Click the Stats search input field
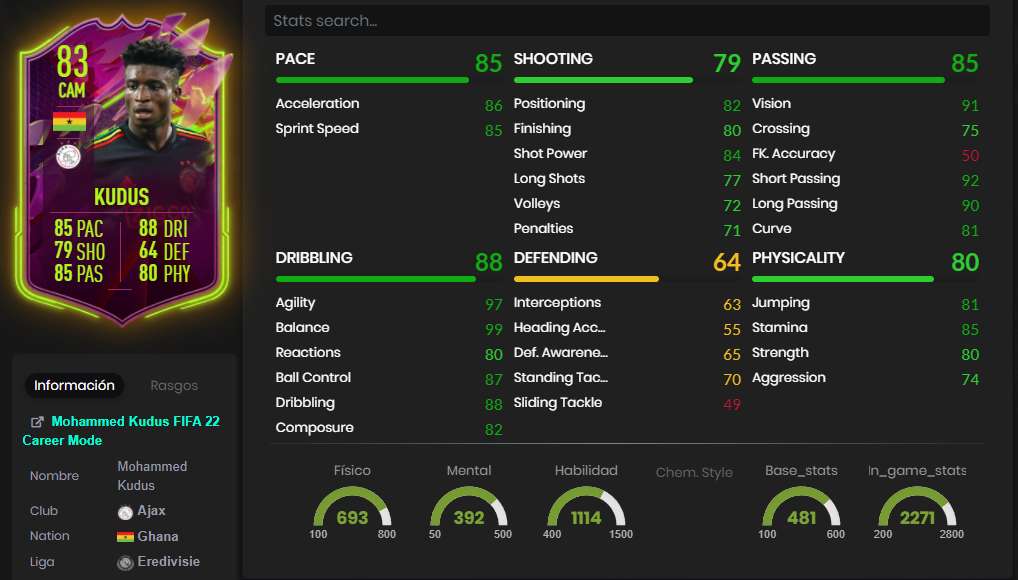Image resolution: width=1018 pixels, height=580 pixels. click(x=626, y=21)
